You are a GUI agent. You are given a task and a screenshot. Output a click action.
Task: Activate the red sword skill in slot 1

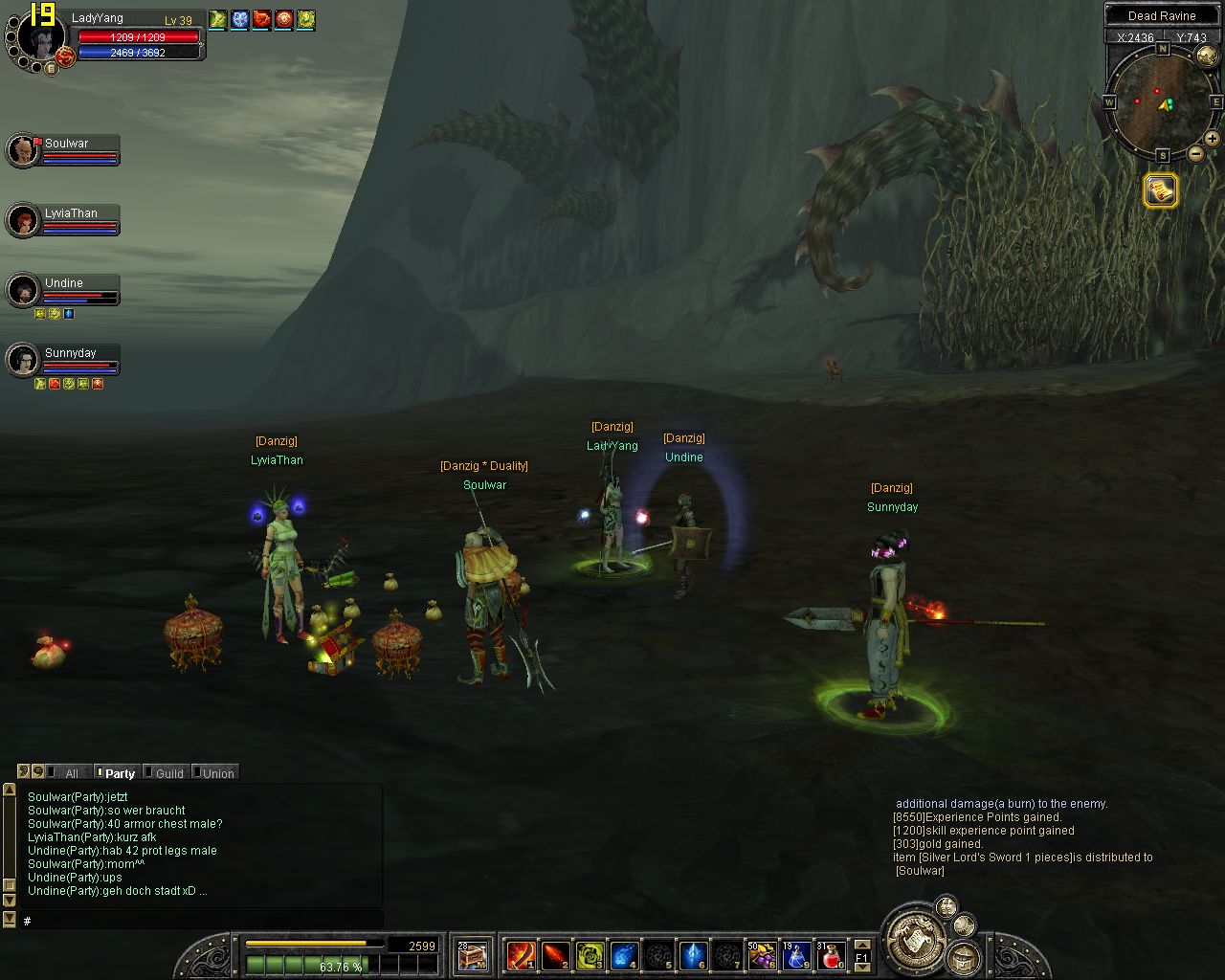(x=522, y=955)
